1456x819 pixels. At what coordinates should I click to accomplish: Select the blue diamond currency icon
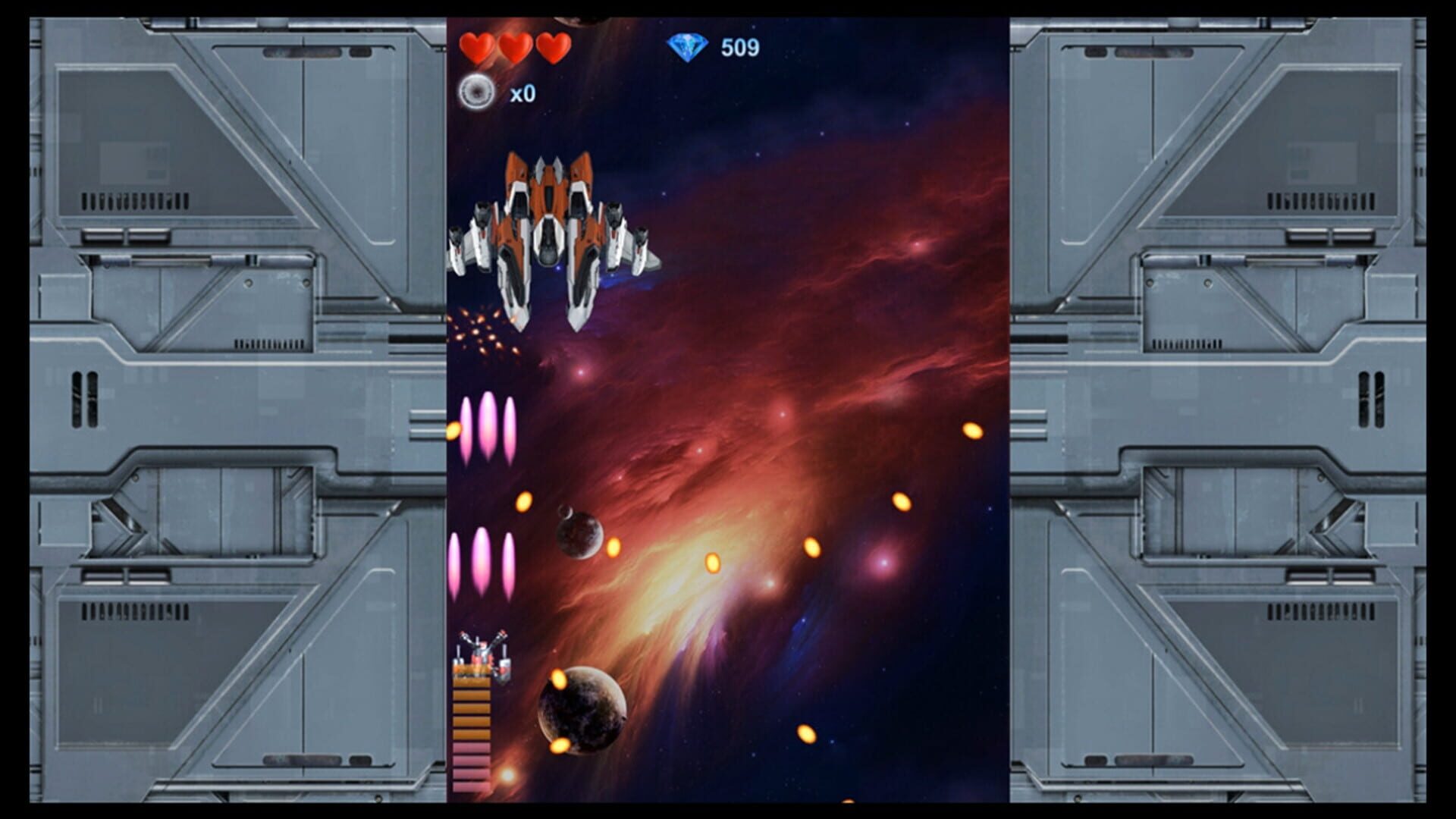point(689,45)
